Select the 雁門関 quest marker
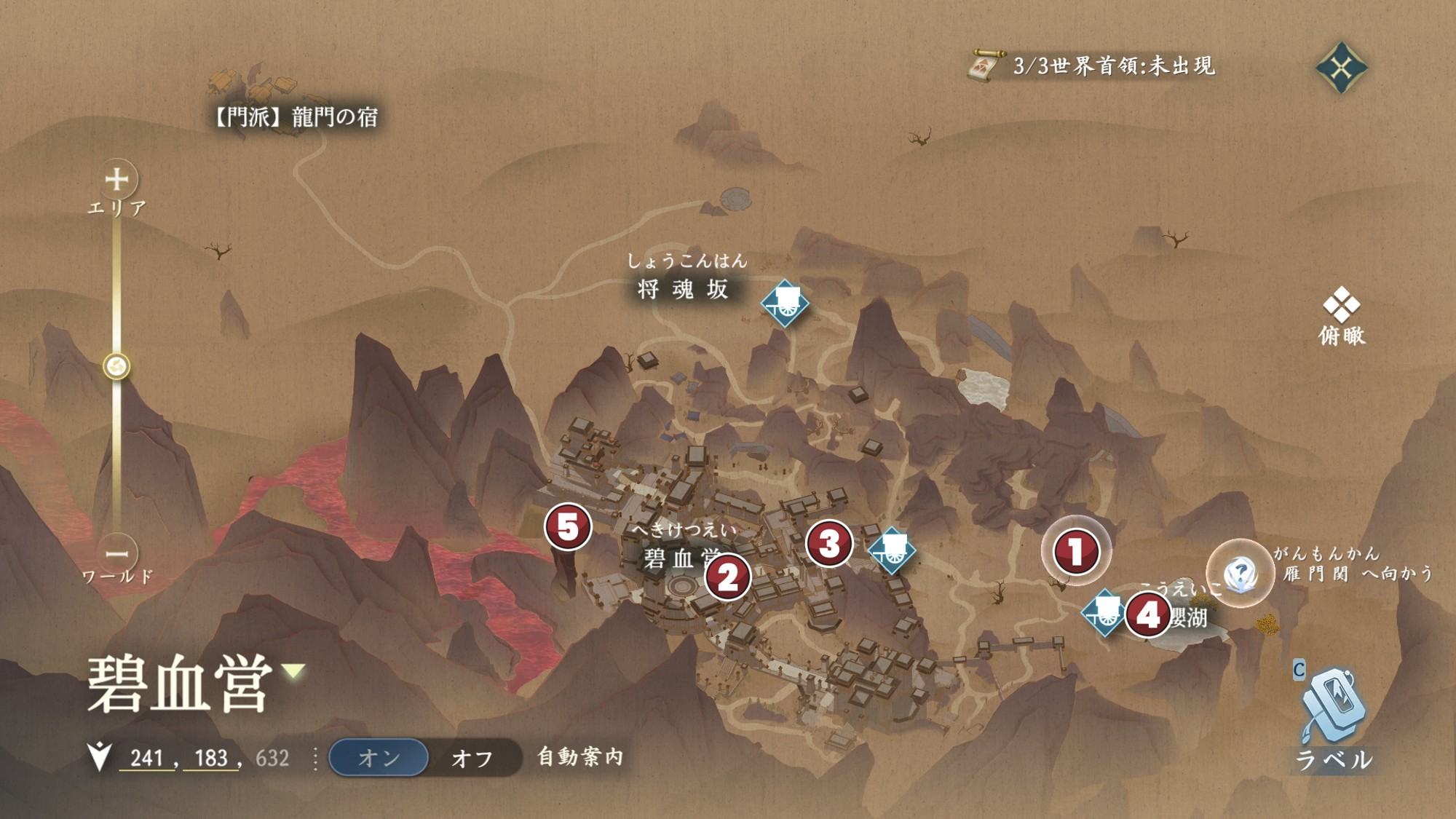 (x=1240, y=573)
